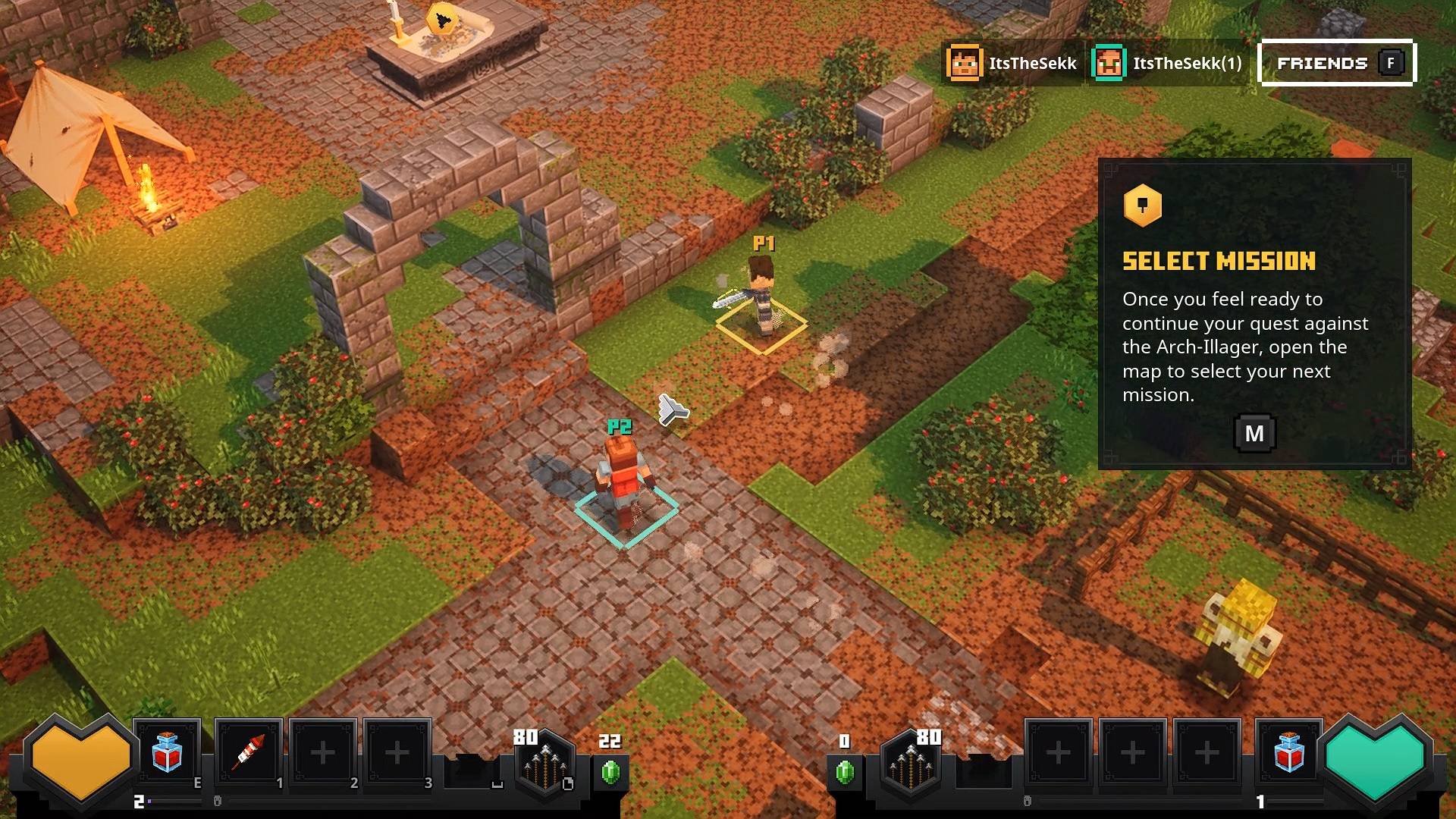The height and width of the screenshot is (819, 1456).
Task: Select the ItsTheSekk(1) player entry
Action: click(x=1167, y=63)
